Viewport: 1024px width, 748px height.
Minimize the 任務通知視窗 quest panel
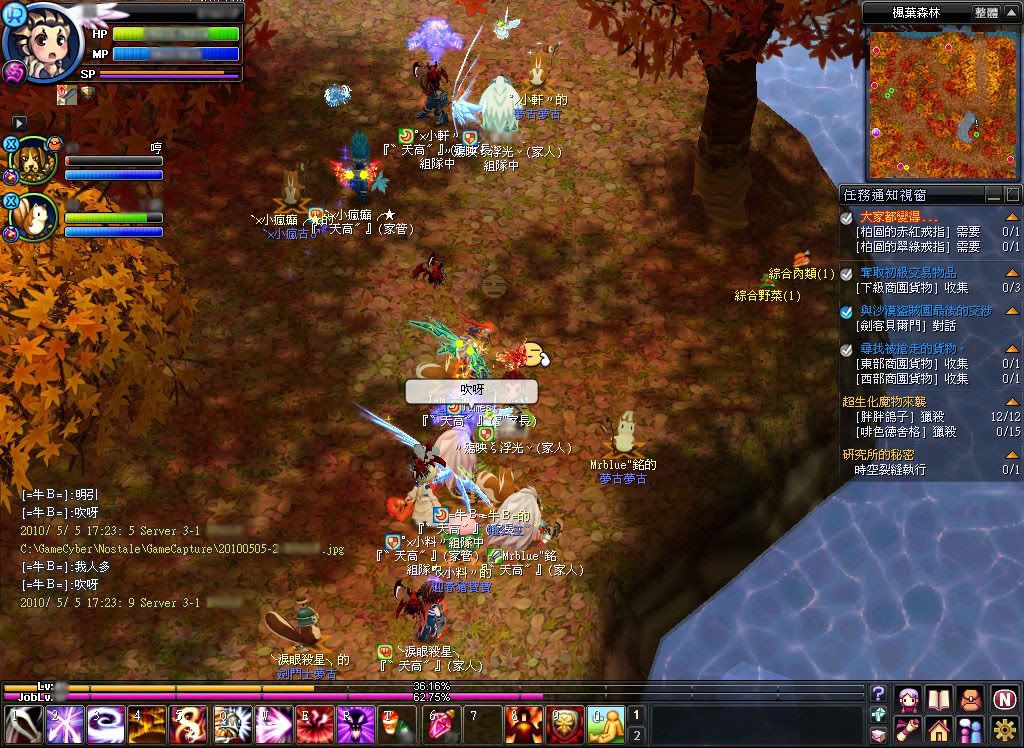993,195
